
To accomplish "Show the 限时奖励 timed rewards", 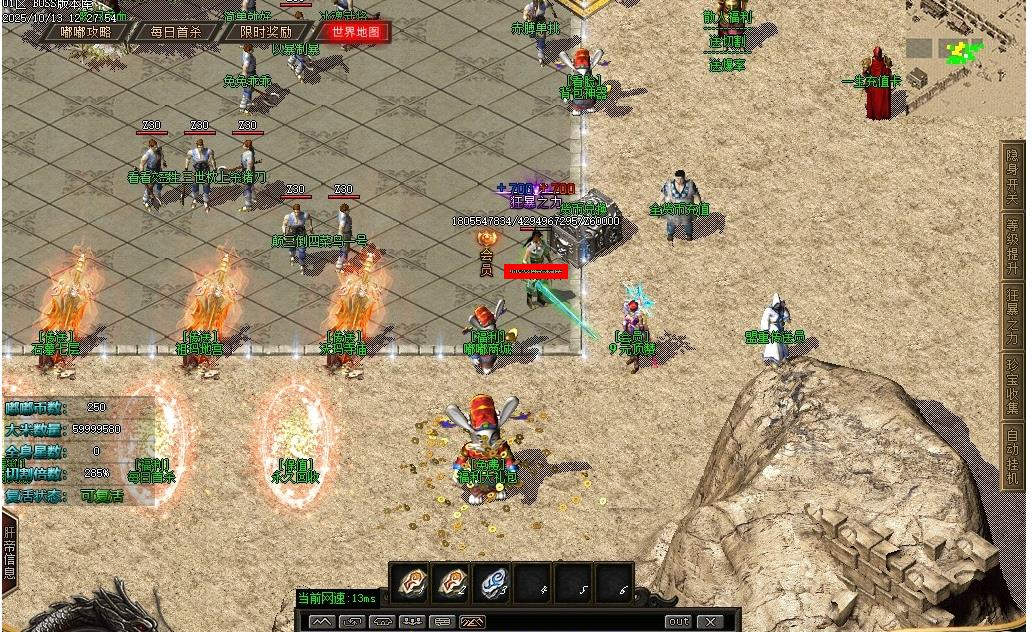I will (266, 31).
